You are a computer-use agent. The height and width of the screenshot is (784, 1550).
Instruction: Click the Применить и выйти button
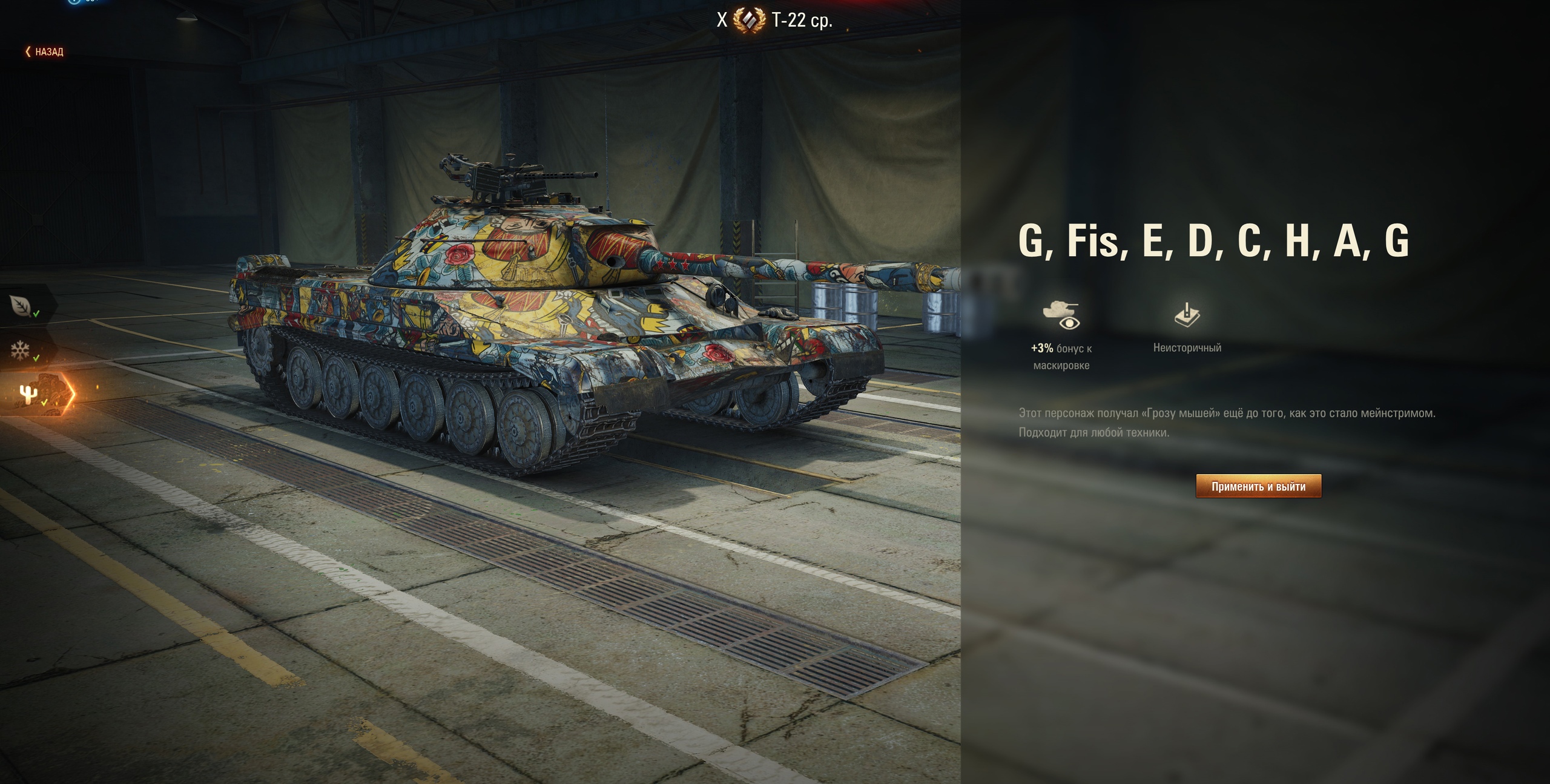click(x=1258, y=486)
